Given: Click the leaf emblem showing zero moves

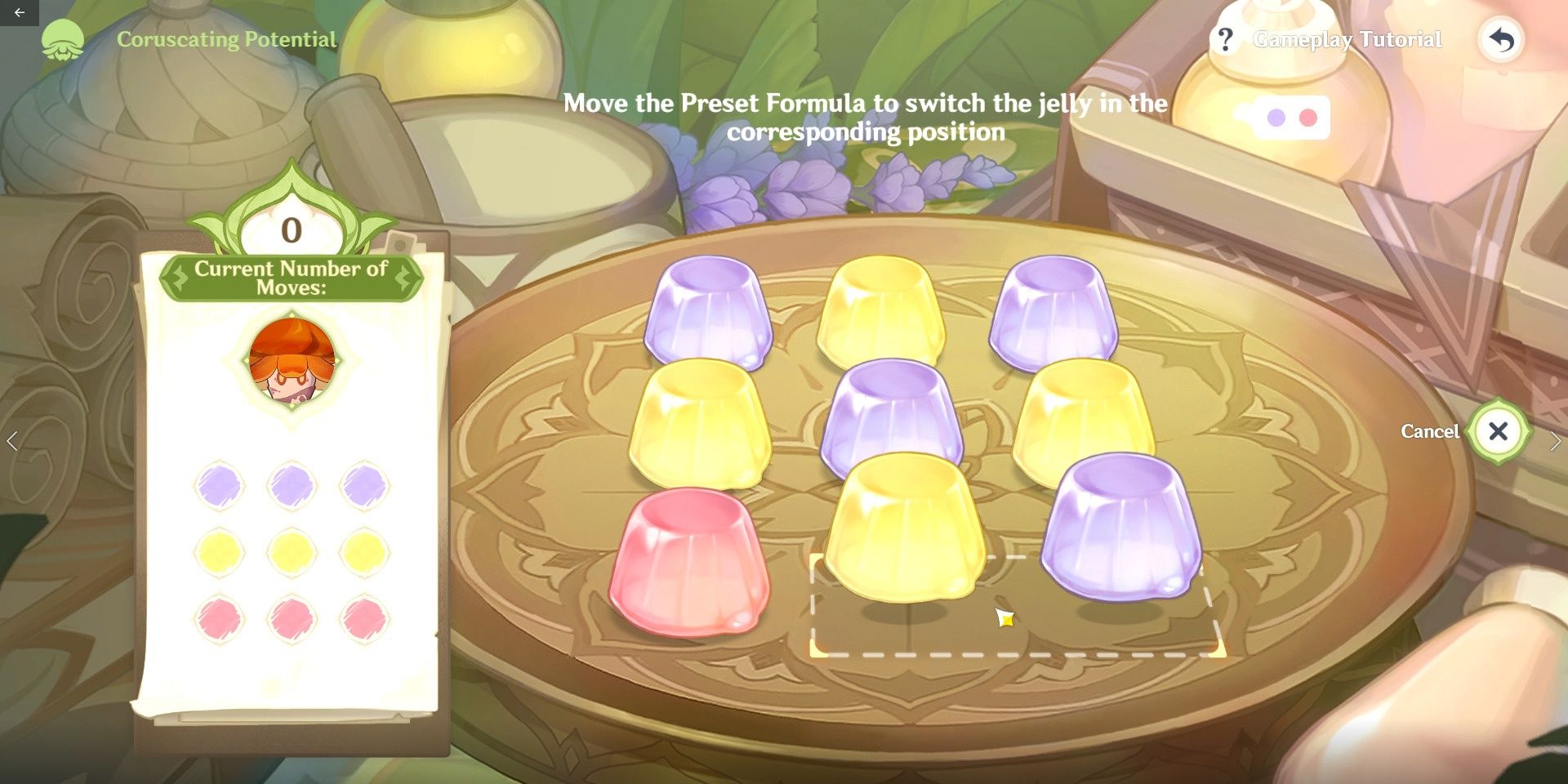Looking at the screenshot, I should (290, 229).
